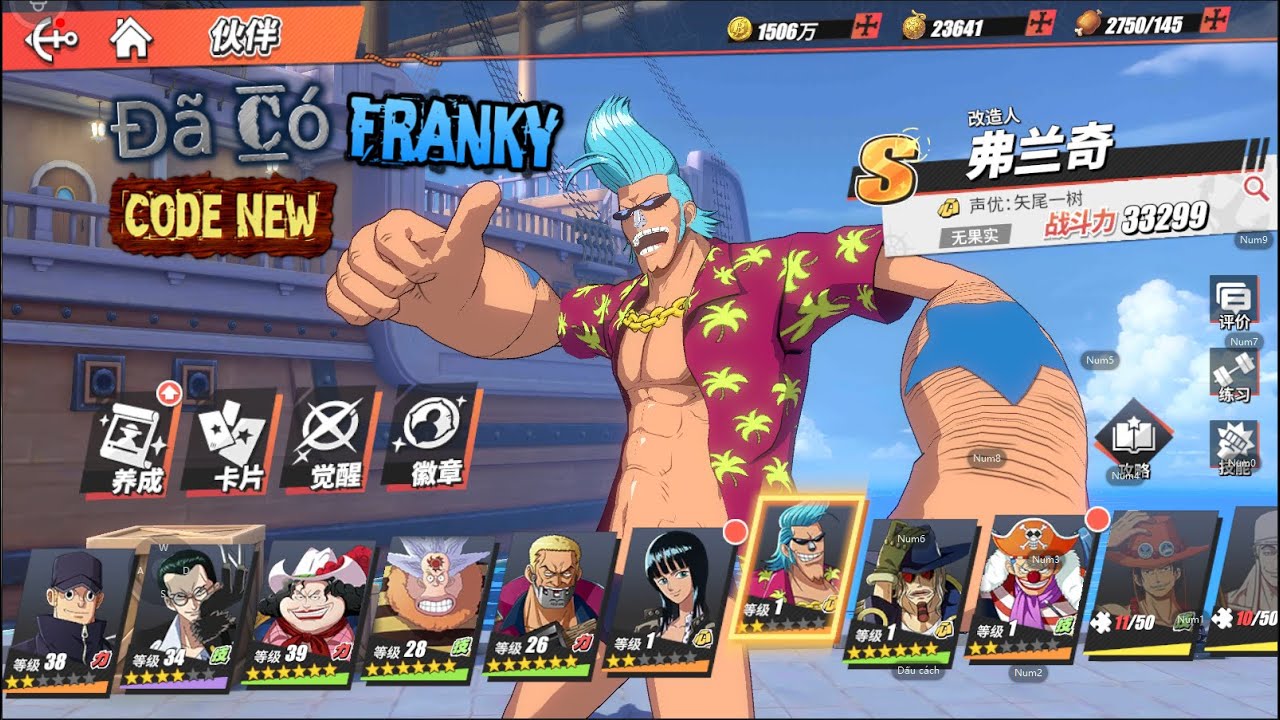Image resolution: width=1280 pixels, height=720 pixels.
Task: View Franky's 技能 skills
Action: pyautogui.click(x=1233, y=448)
